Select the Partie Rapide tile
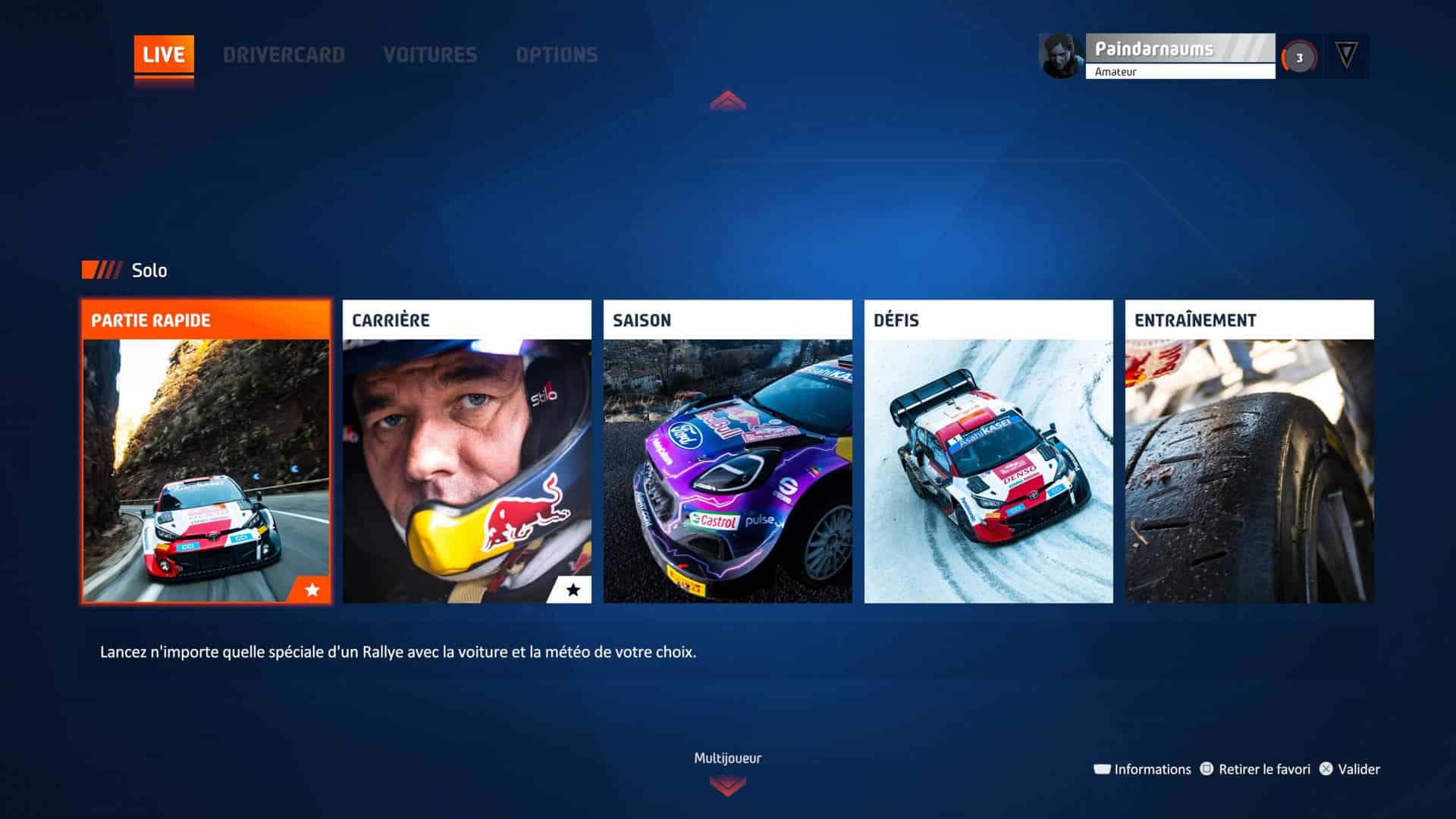1456x819 pixels. (206, 451)
